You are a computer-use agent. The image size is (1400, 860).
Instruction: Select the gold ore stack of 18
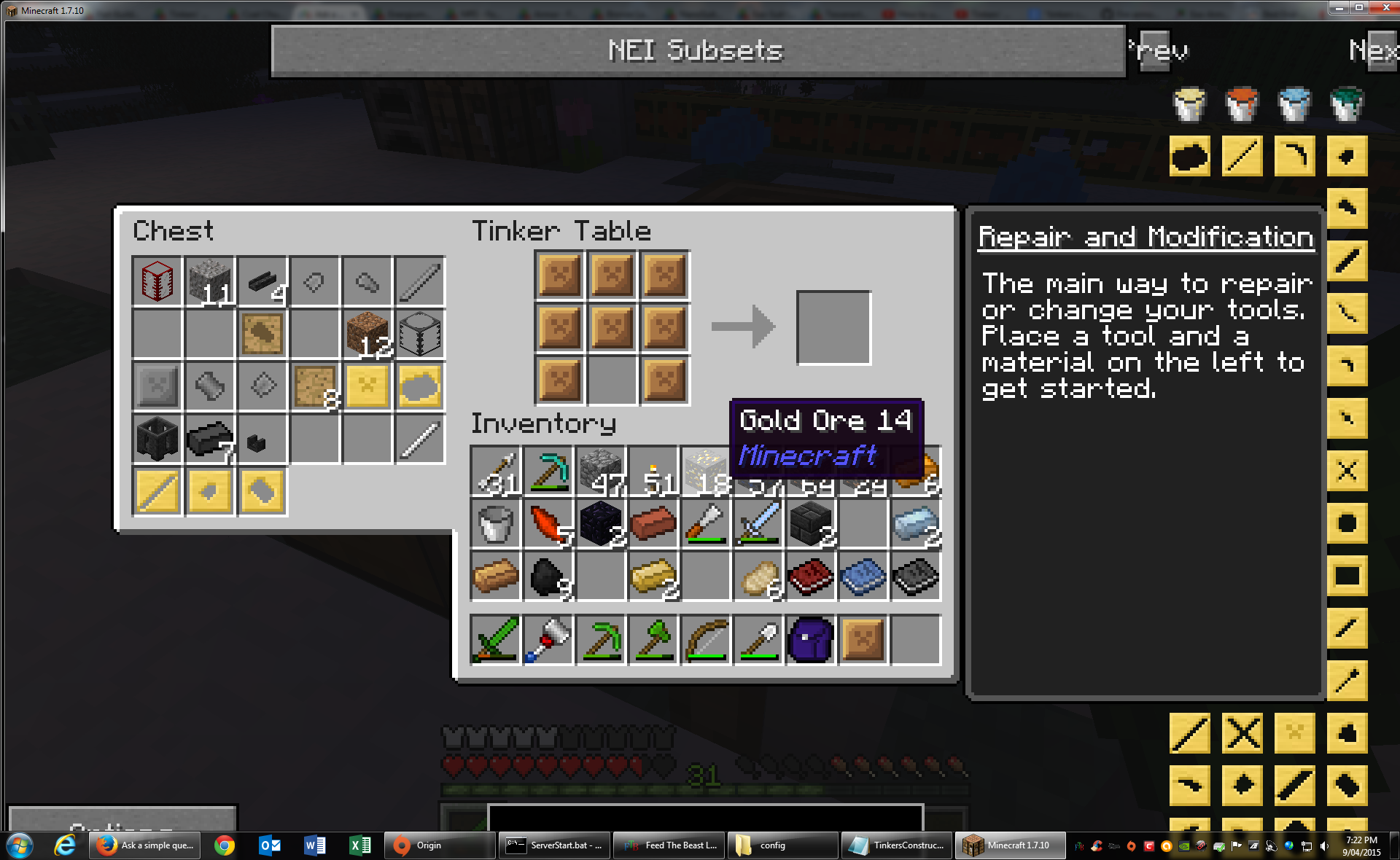705,472
